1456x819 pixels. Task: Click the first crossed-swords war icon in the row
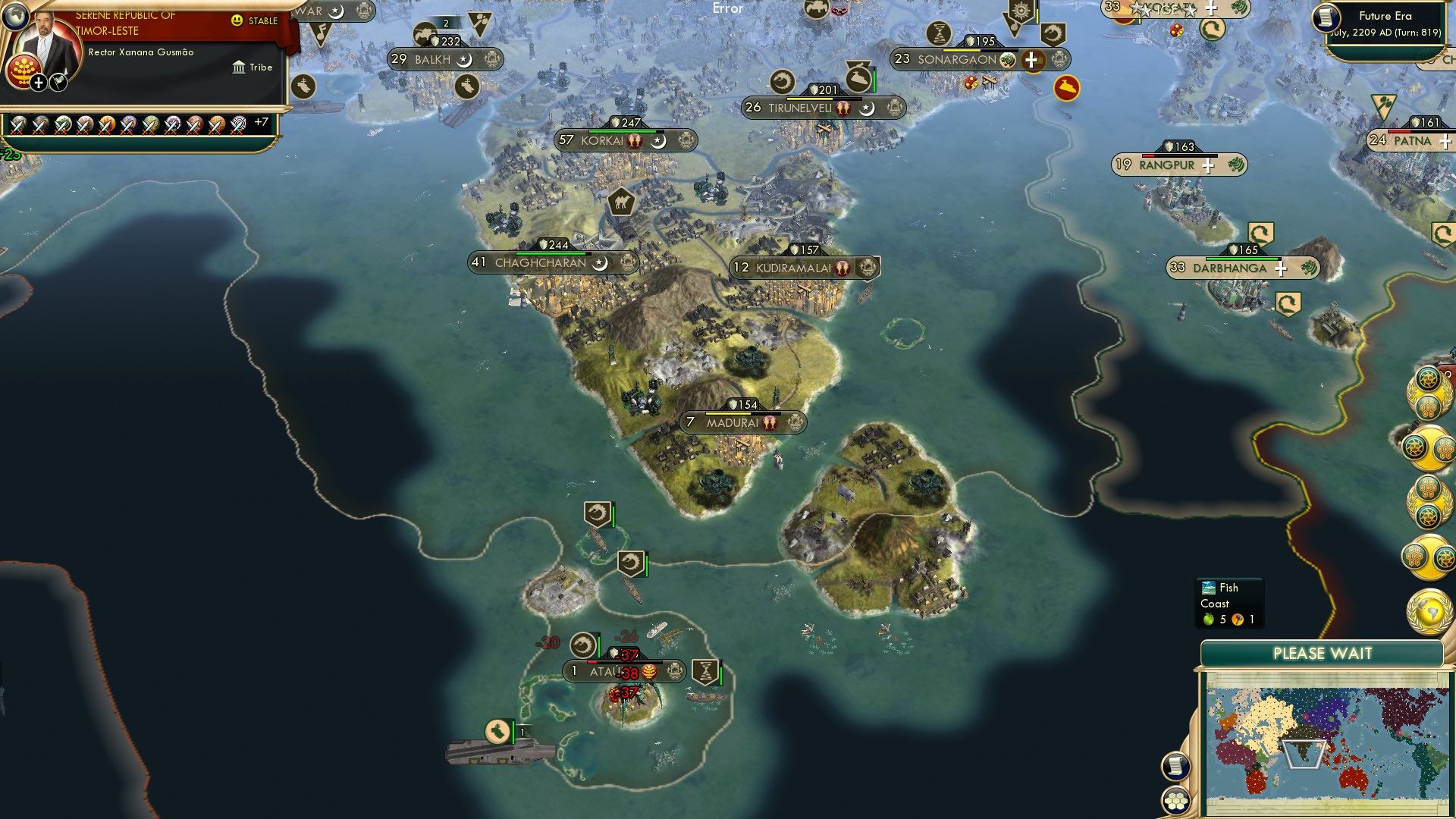click(x=18, y=127)
